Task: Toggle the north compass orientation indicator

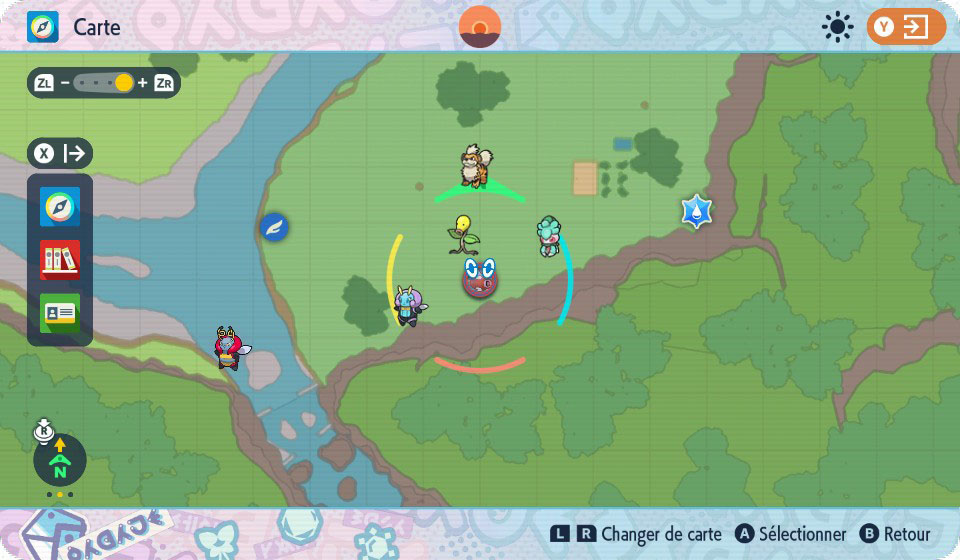Action: 60,461
